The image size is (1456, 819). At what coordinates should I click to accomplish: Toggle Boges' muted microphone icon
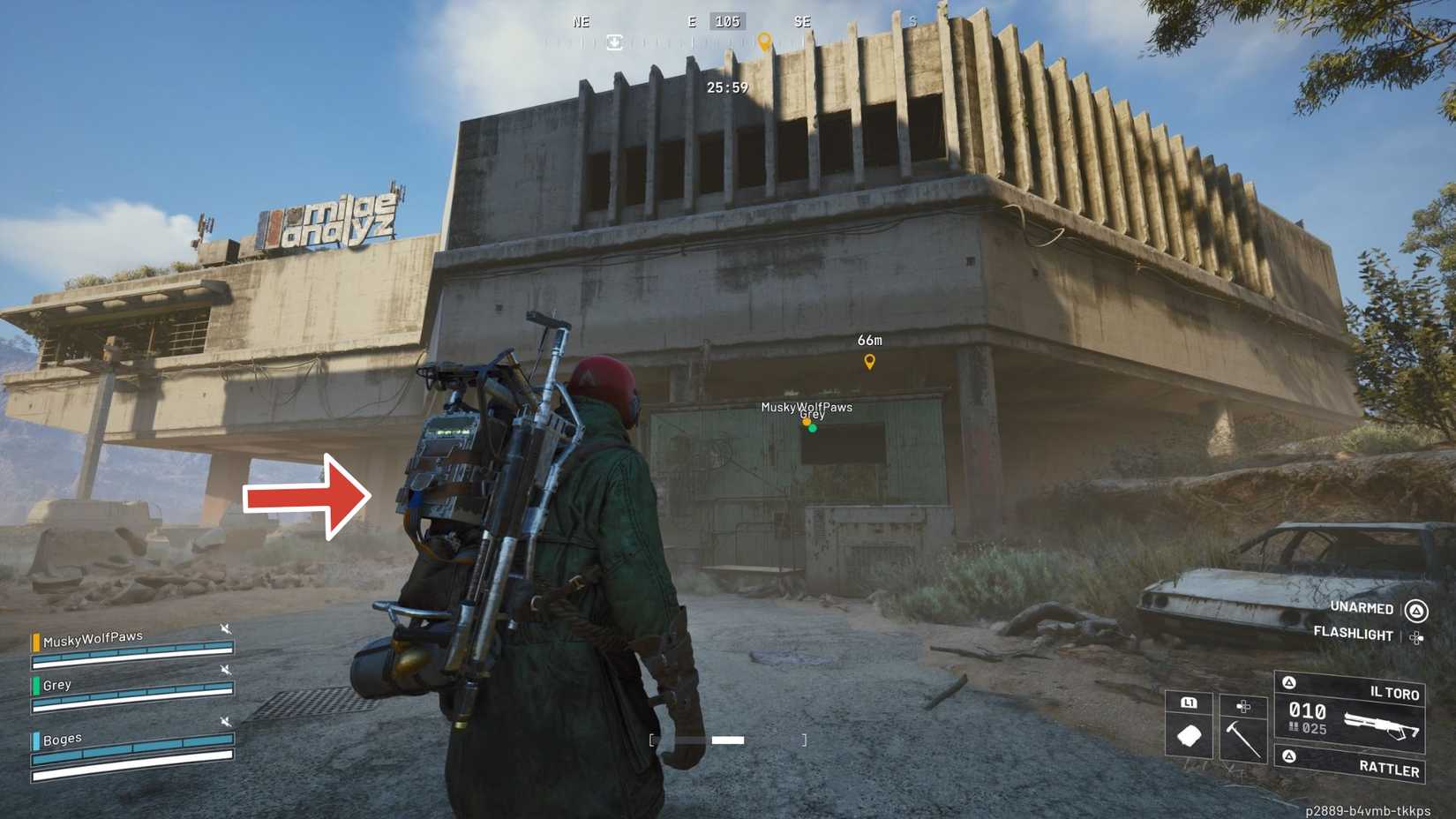point(226,721)
